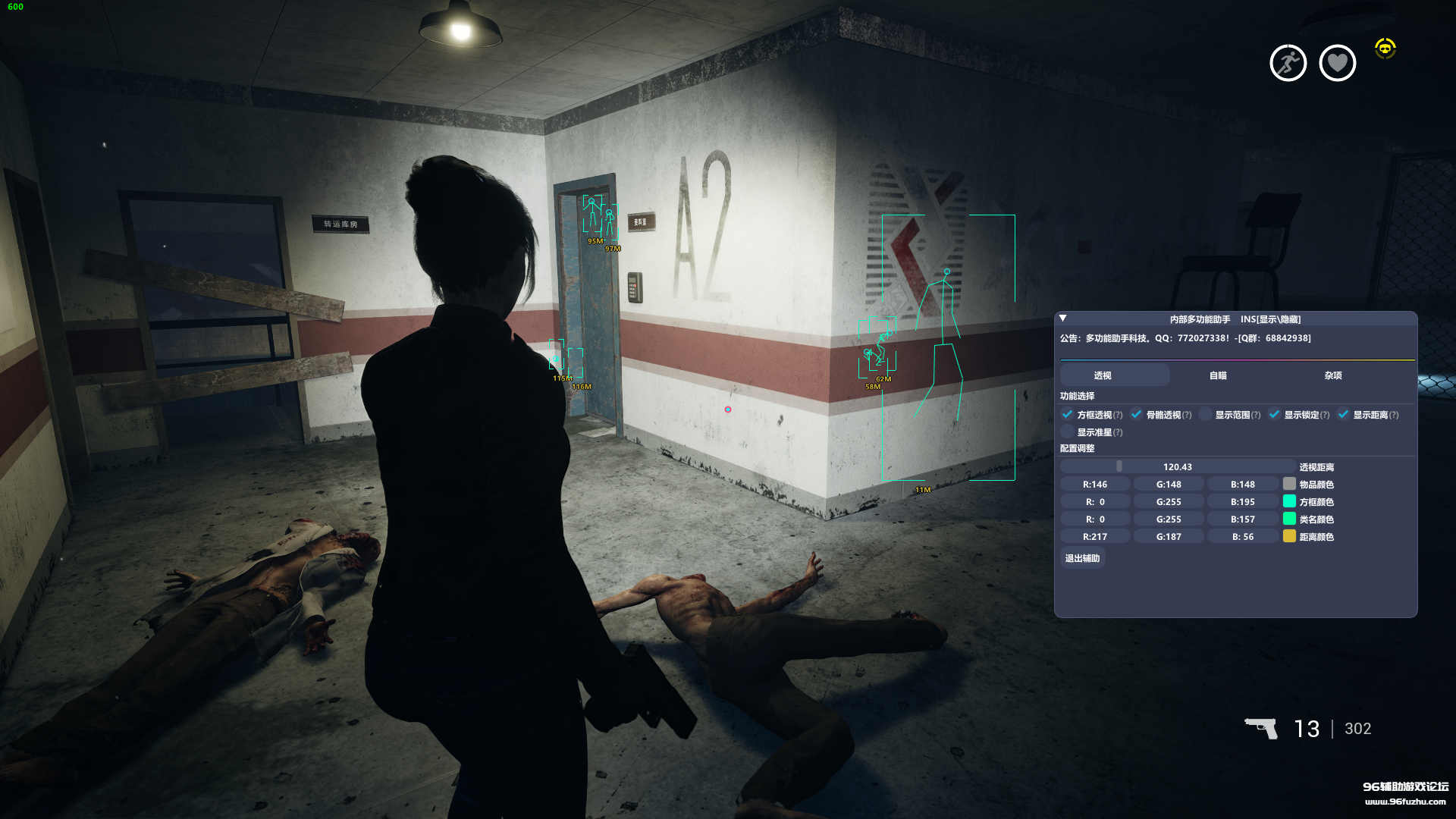This screenshot has width=1456, height=819.
Task: Select the 透视 tab
Action: pos(1103,375)
